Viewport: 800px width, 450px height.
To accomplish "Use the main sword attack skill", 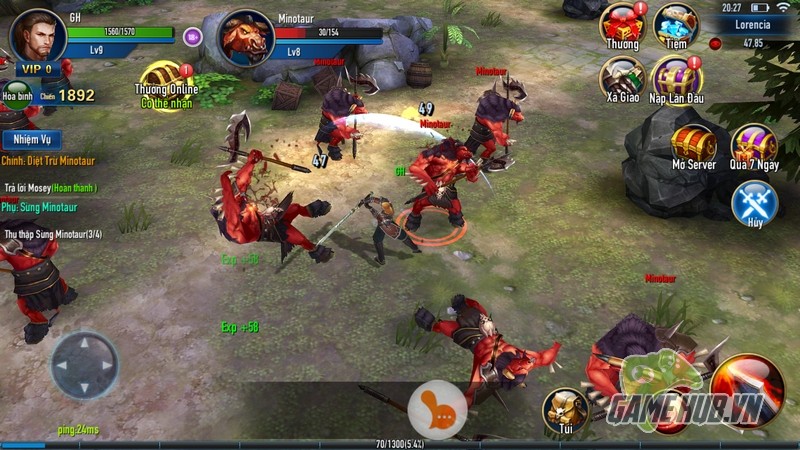I will coord(749,388).
